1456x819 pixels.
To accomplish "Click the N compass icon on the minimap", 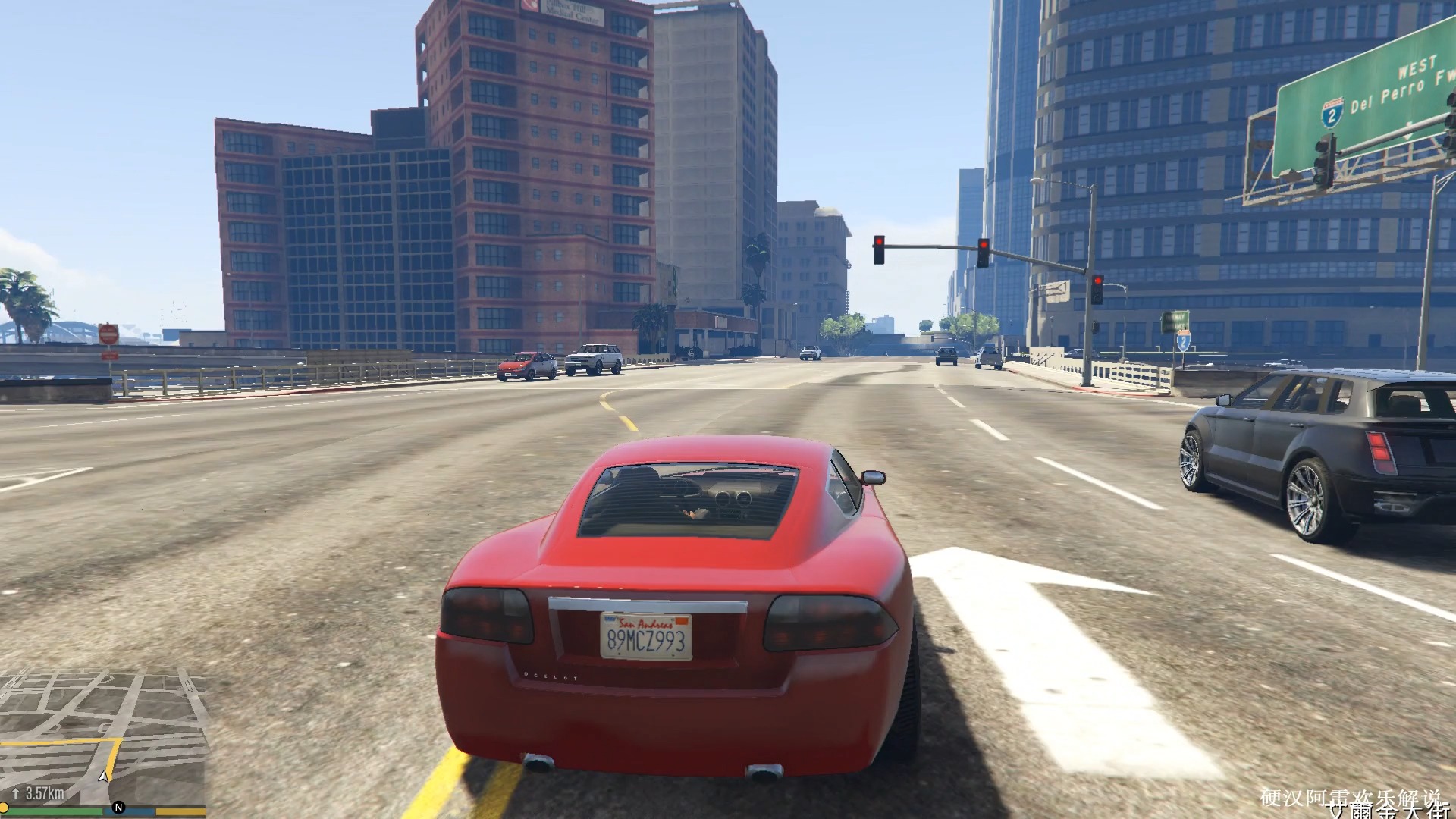I will coord(119,807).
